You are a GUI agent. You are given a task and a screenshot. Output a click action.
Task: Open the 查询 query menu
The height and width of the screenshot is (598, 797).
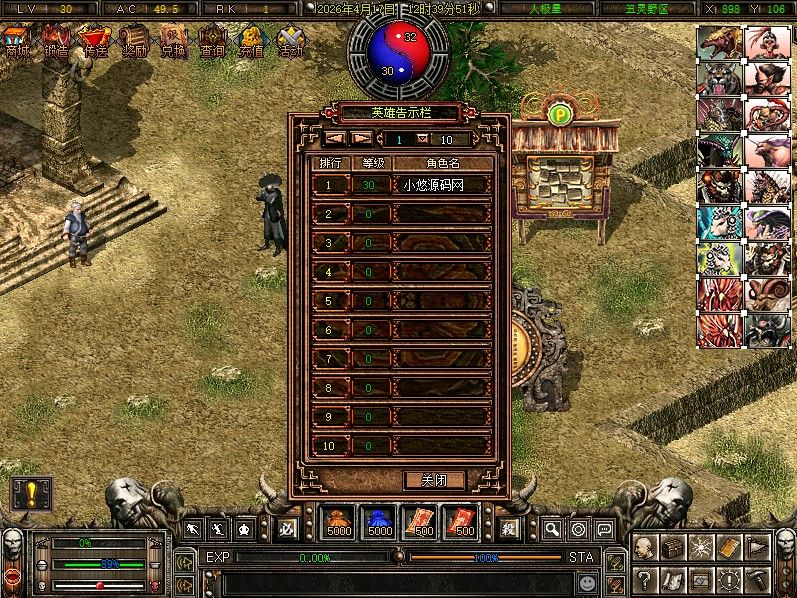[212, 42]
